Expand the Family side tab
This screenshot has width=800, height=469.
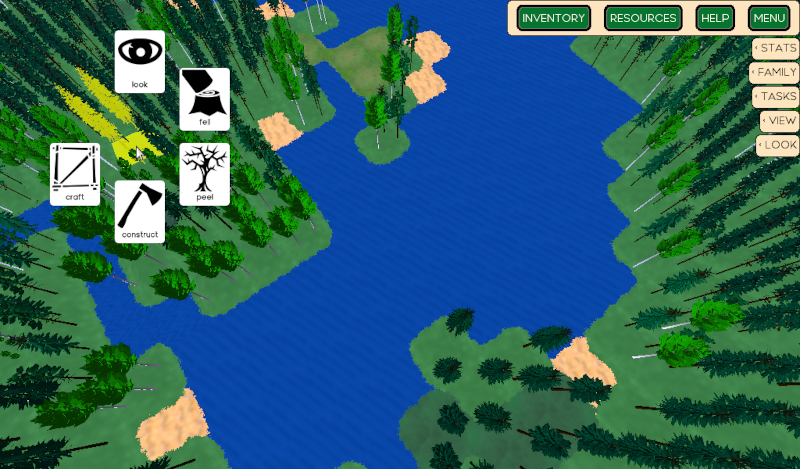coord(775,72)
